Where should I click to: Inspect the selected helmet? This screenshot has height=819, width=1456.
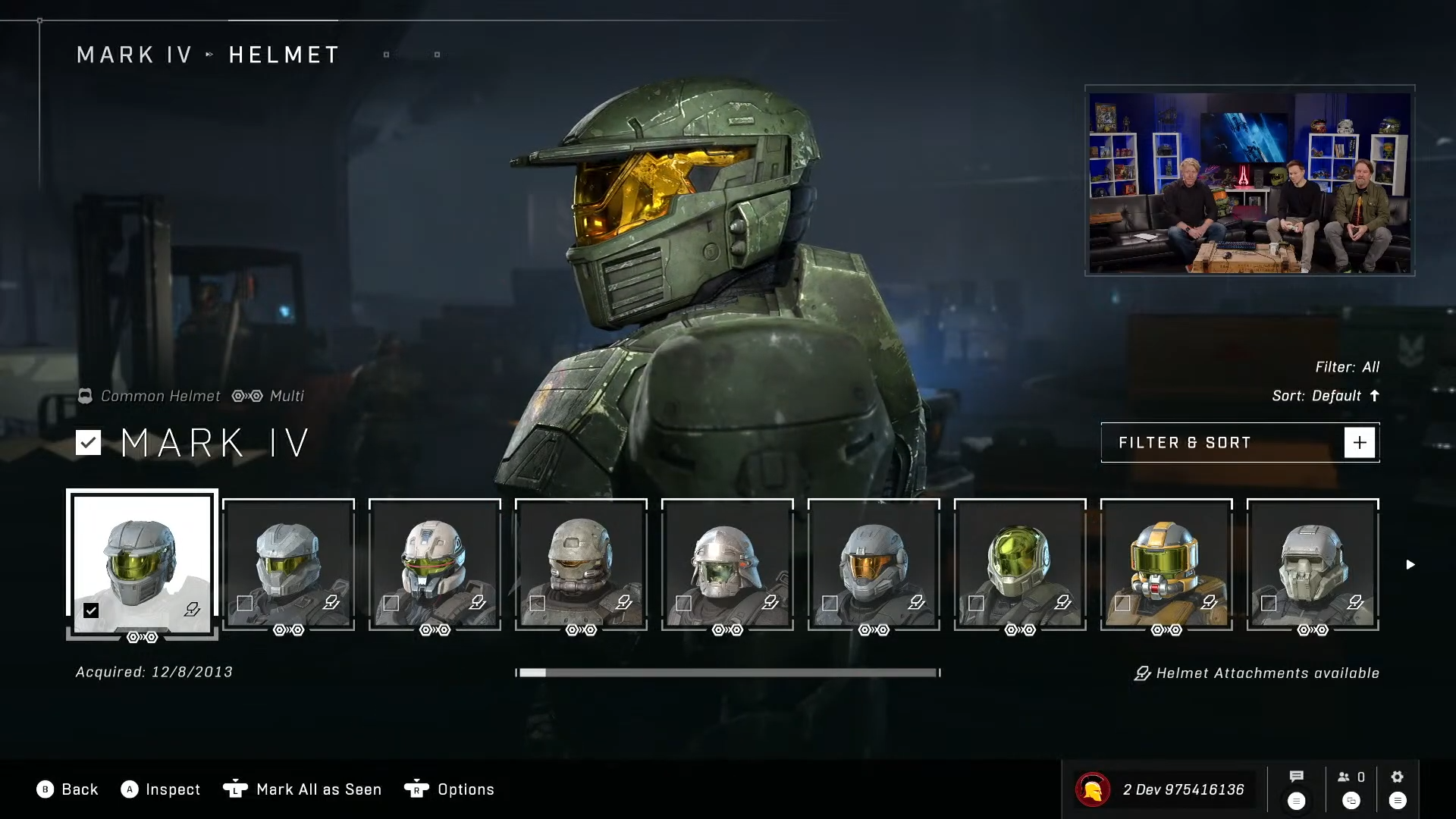point(161,789)
